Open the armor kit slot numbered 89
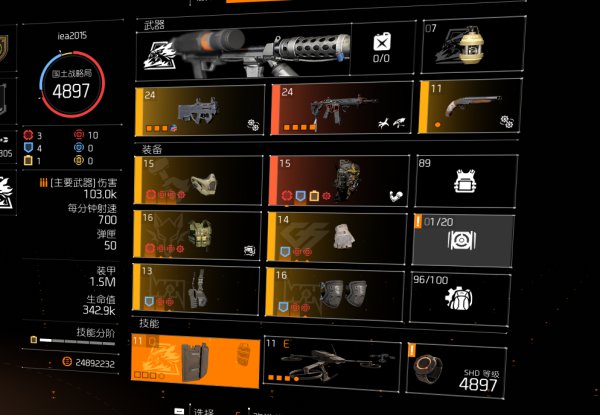 pyautogui.click(x=464, y=180)
